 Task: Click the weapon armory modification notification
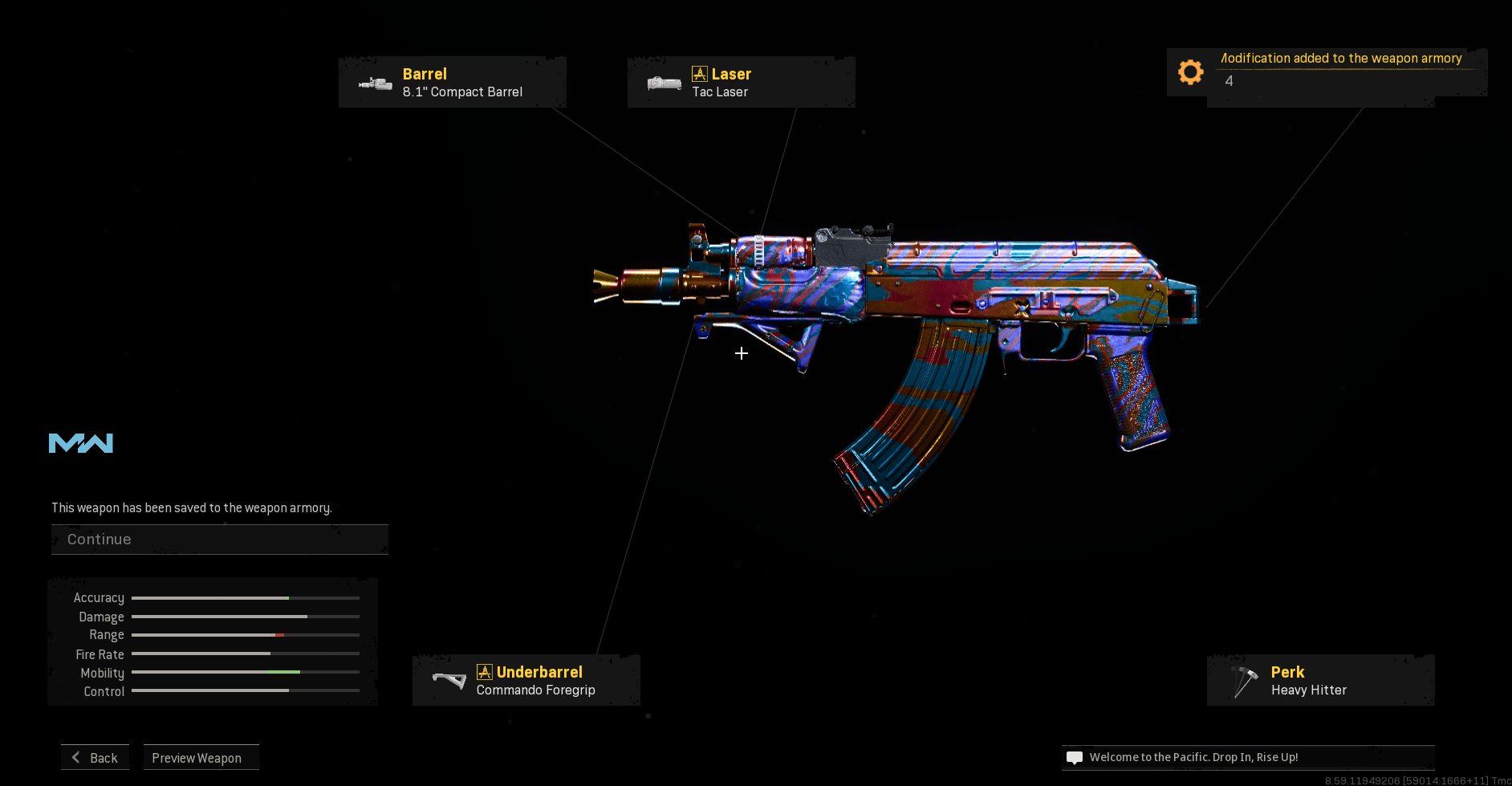coord(1327,72)
